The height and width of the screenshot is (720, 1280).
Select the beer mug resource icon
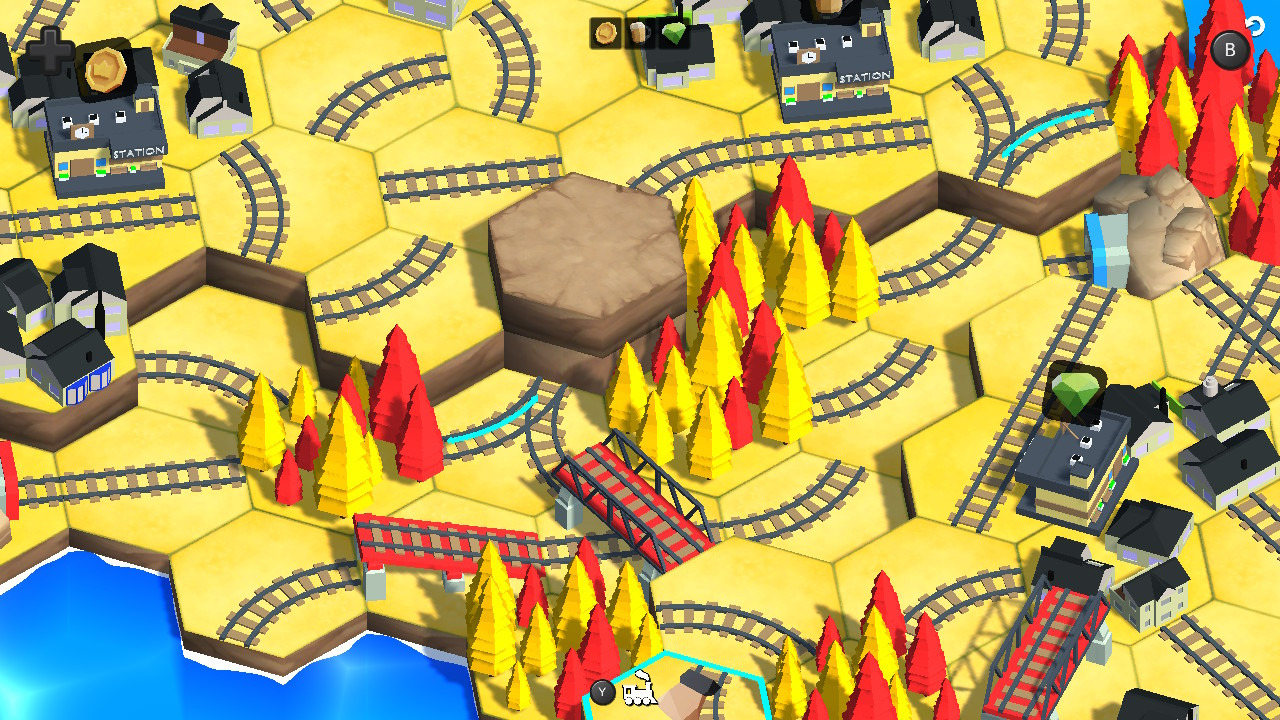640,34
